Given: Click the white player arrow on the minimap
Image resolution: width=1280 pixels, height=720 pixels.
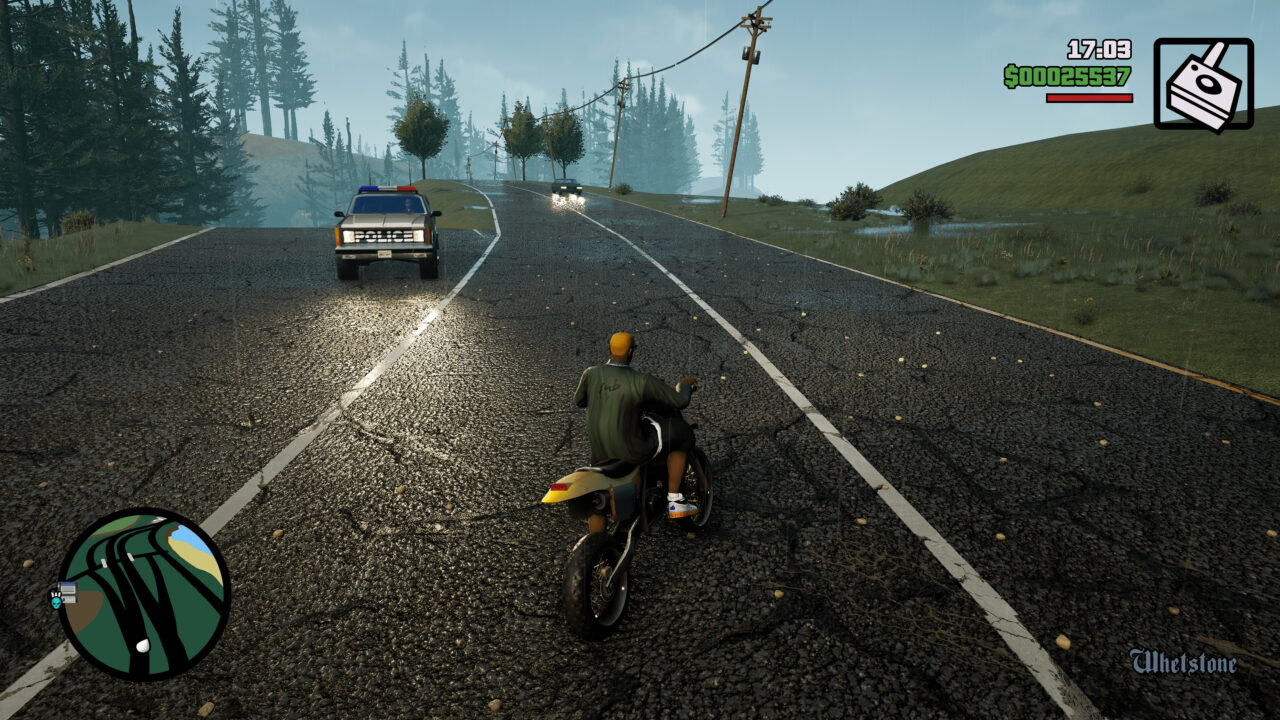Looking at the screenshot, I should (x=142, y=644).
